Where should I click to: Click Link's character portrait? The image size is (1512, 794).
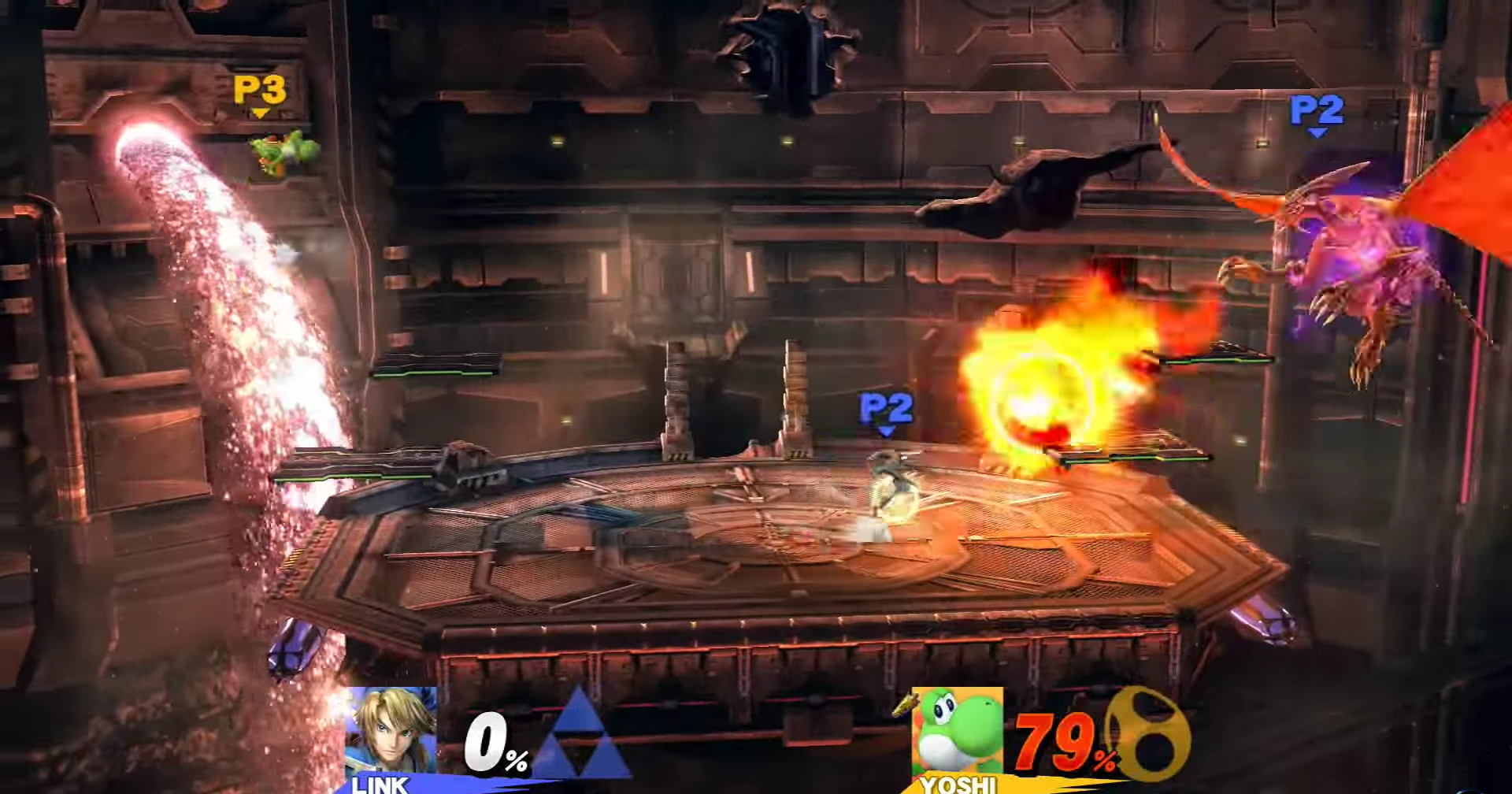(x=391, y=733)
